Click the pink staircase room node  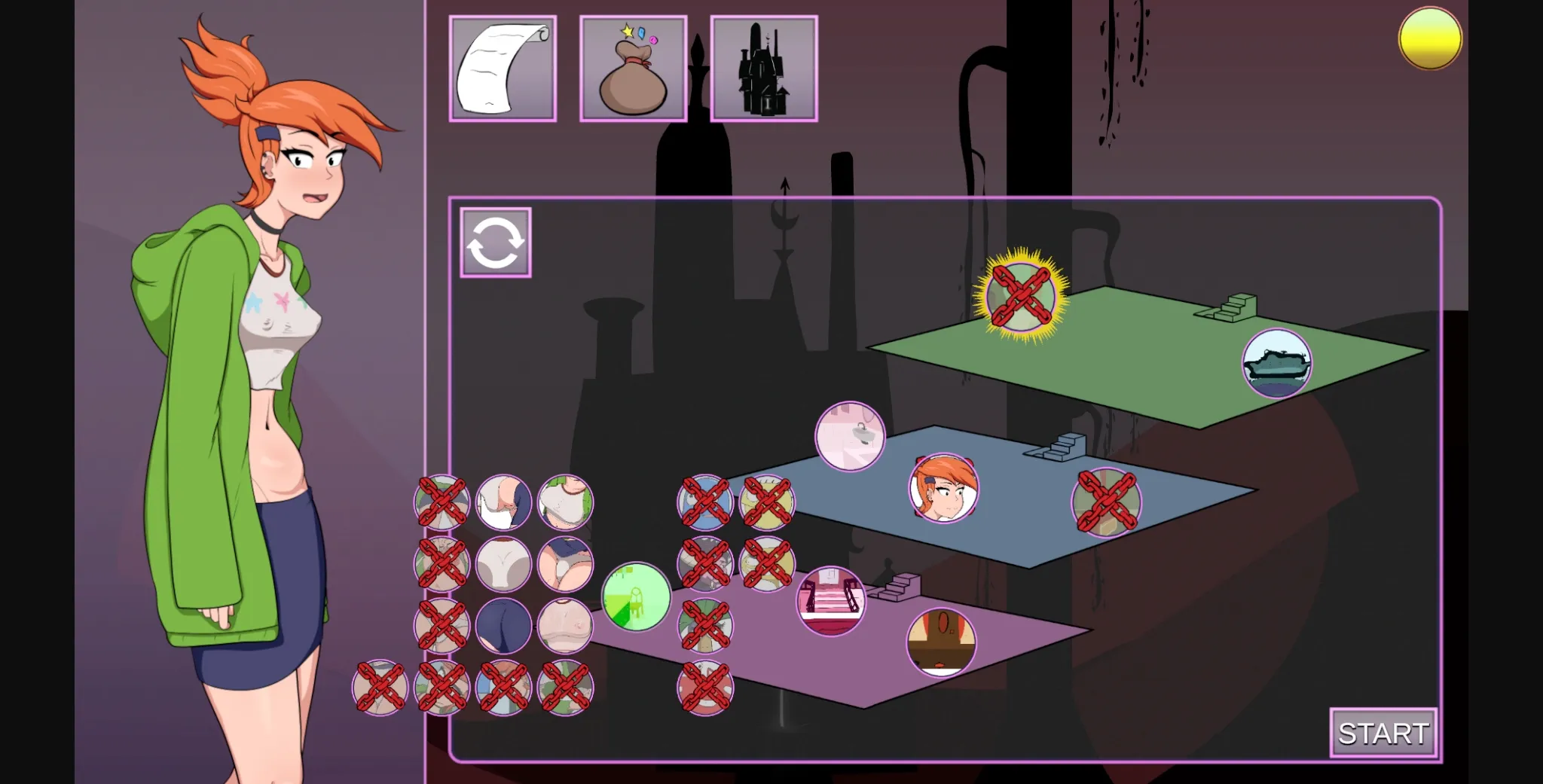tap(833, 602)
